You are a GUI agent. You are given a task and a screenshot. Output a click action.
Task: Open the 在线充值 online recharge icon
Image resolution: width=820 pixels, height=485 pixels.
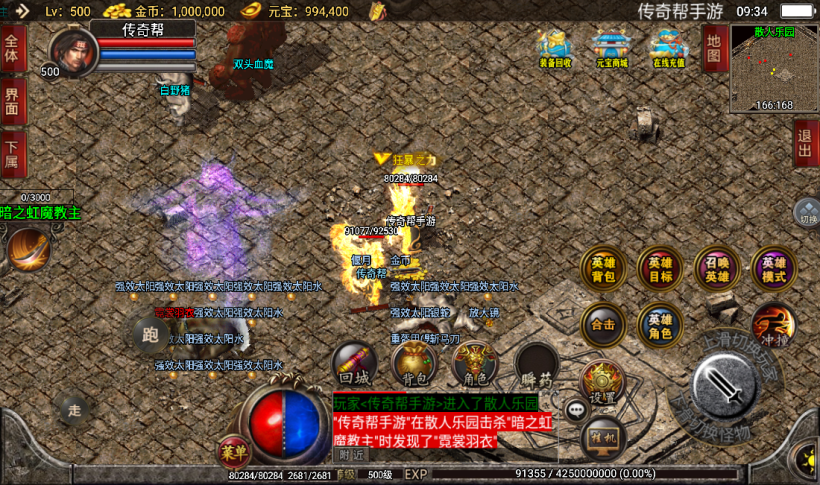(x=667, y=49)
